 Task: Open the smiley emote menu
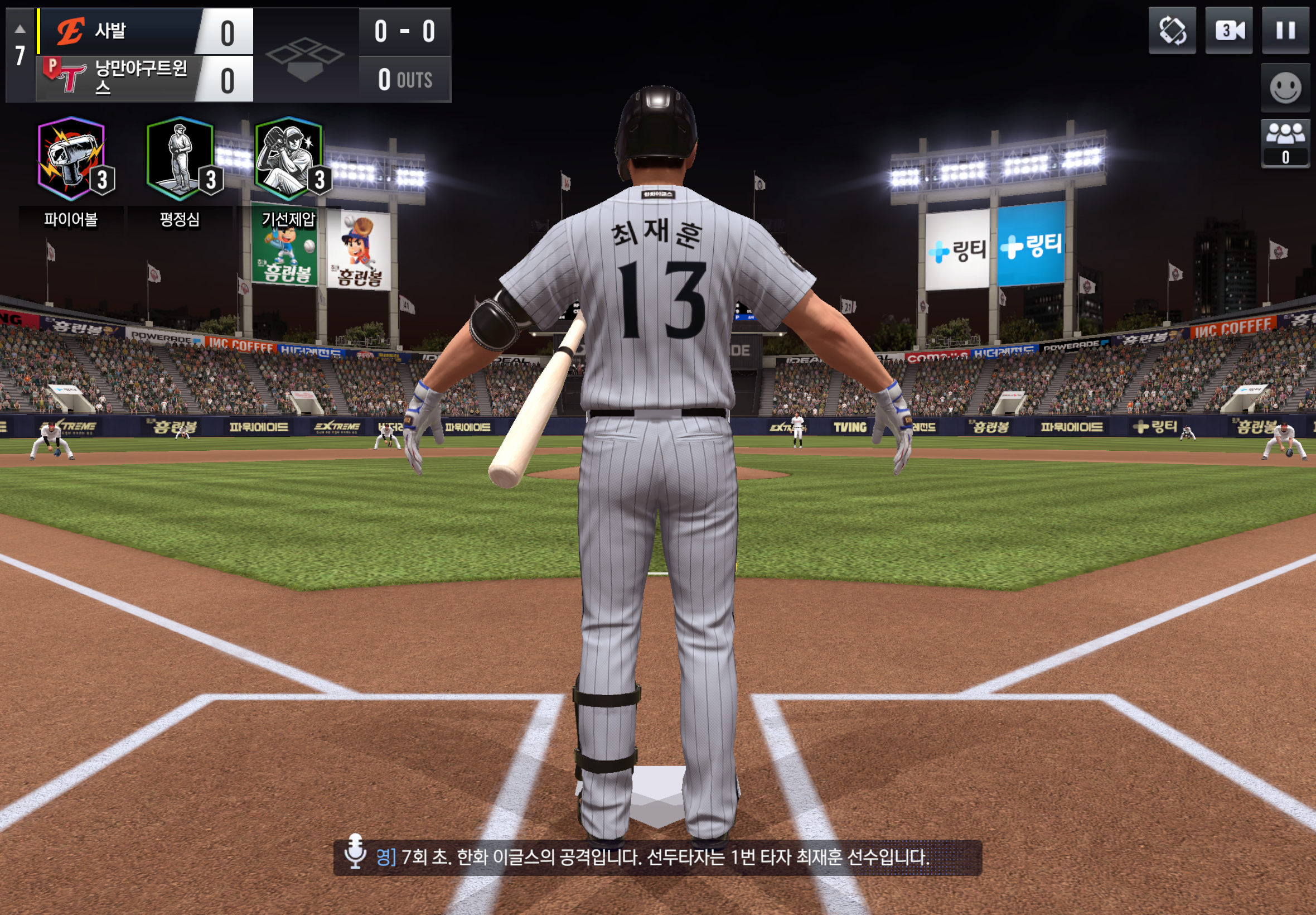1285,88
